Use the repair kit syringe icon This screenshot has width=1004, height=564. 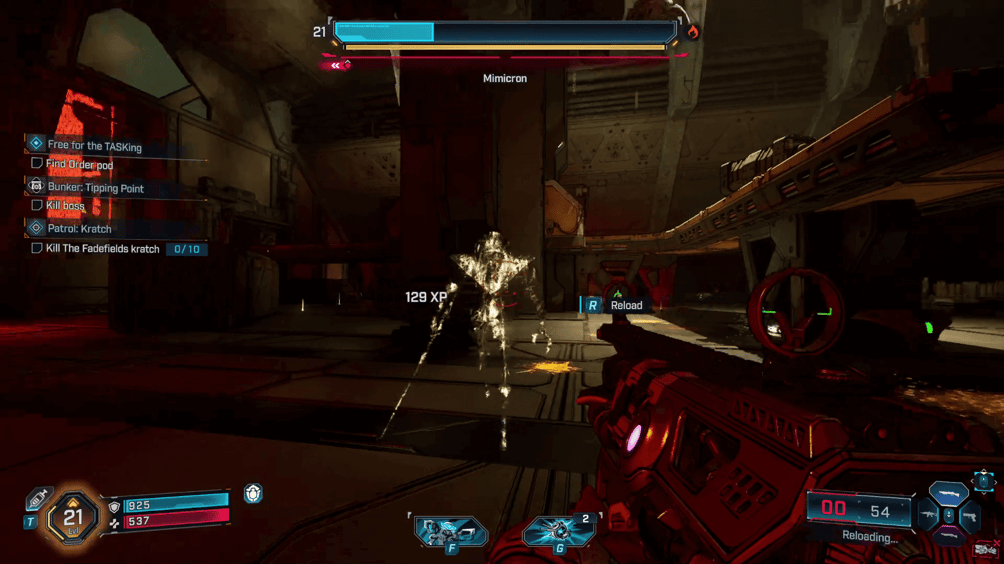click(x=38, y=498)
